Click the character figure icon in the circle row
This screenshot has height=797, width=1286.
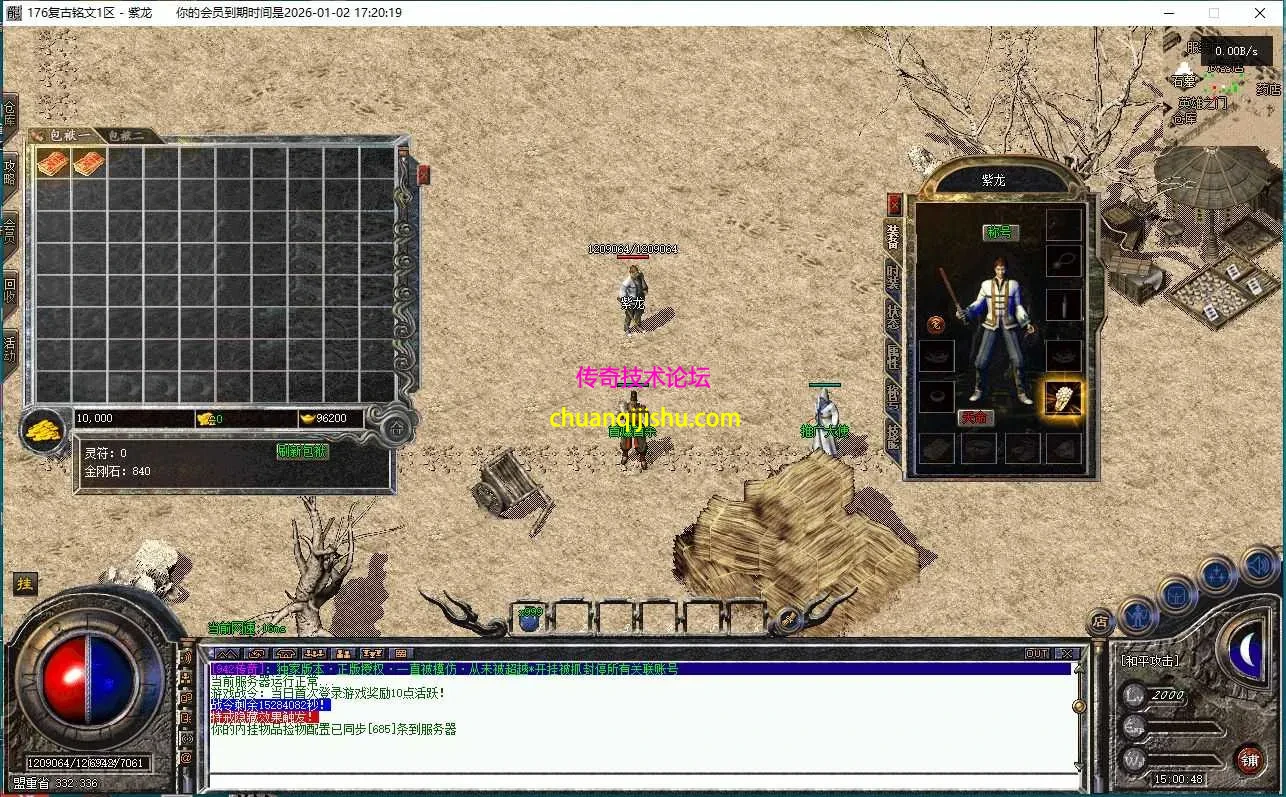pyautogui.click(x=1140, y=617)
